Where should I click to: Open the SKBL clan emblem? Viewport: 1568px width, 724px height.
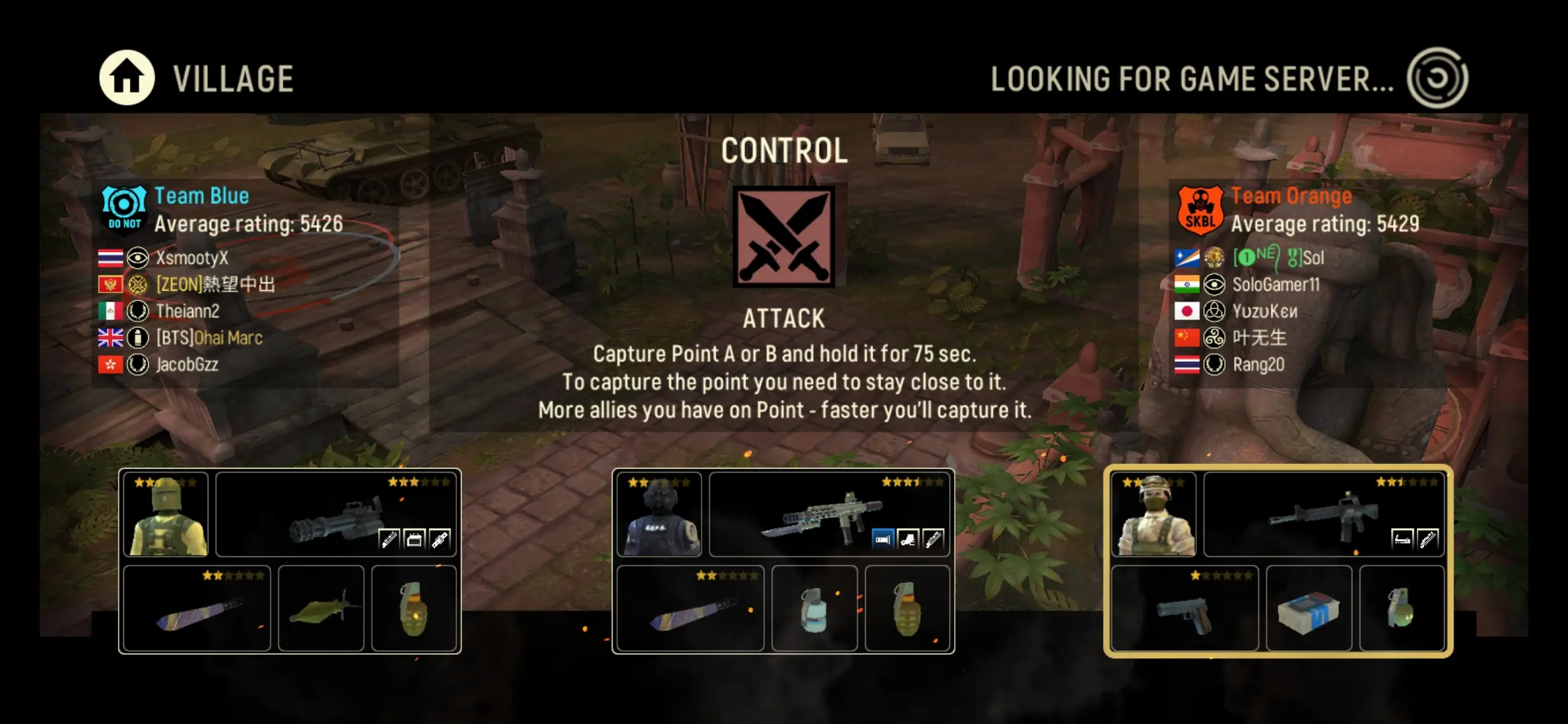coord(1200,210)
